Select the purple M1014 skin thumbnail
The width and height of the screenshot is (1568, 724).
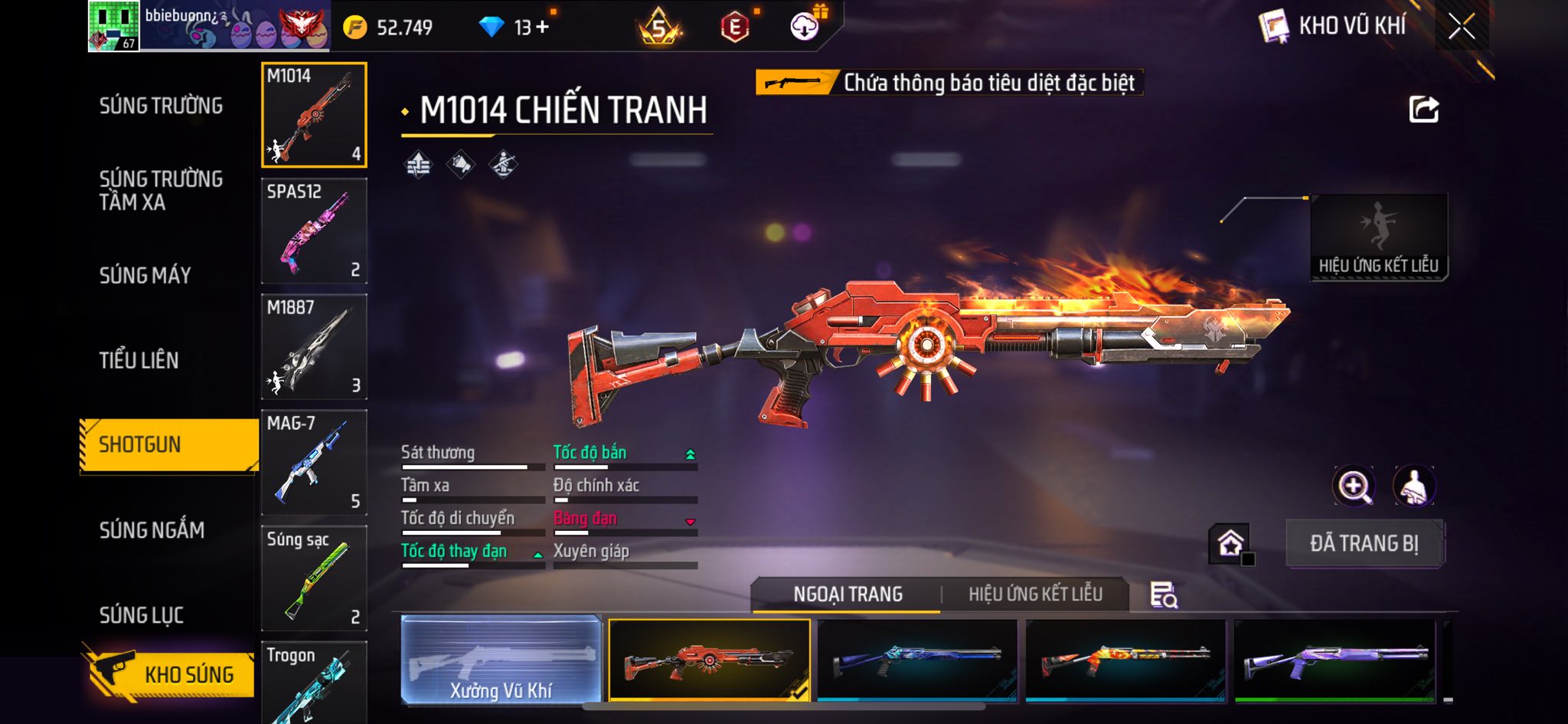tap(1334, 660)
